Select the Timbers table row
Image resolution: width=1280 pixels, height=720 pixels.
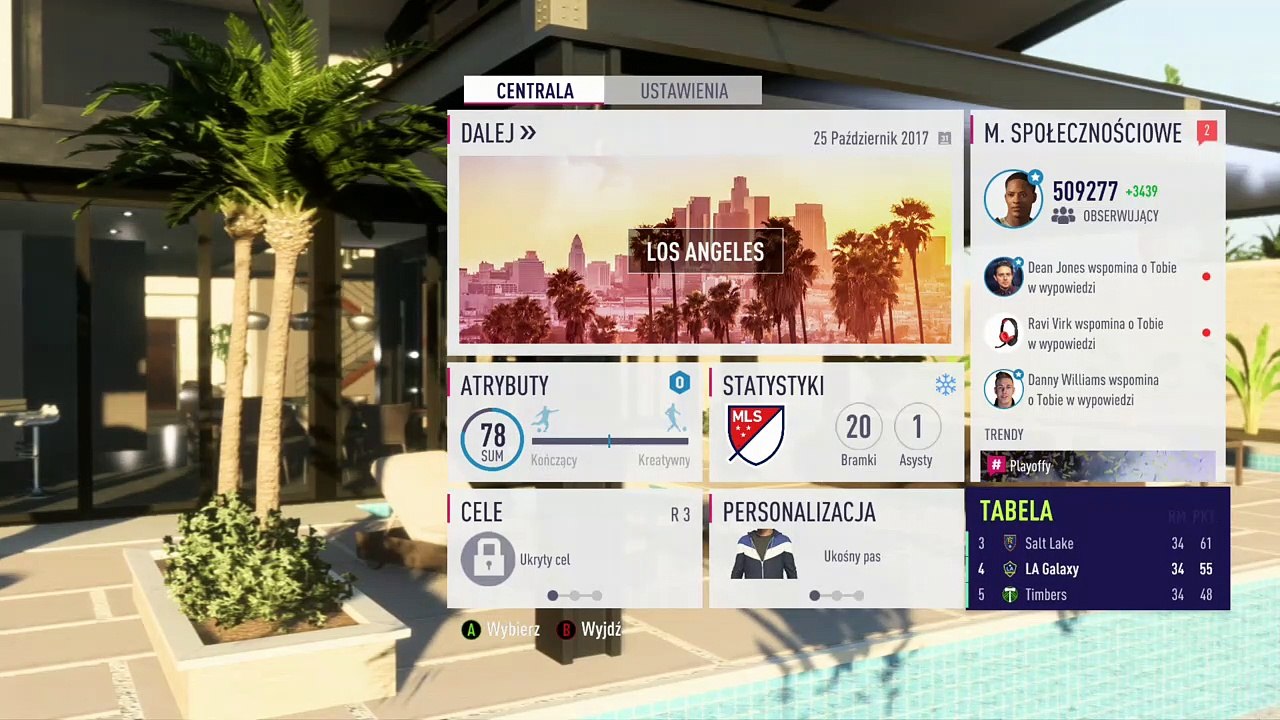[1097, 595]
